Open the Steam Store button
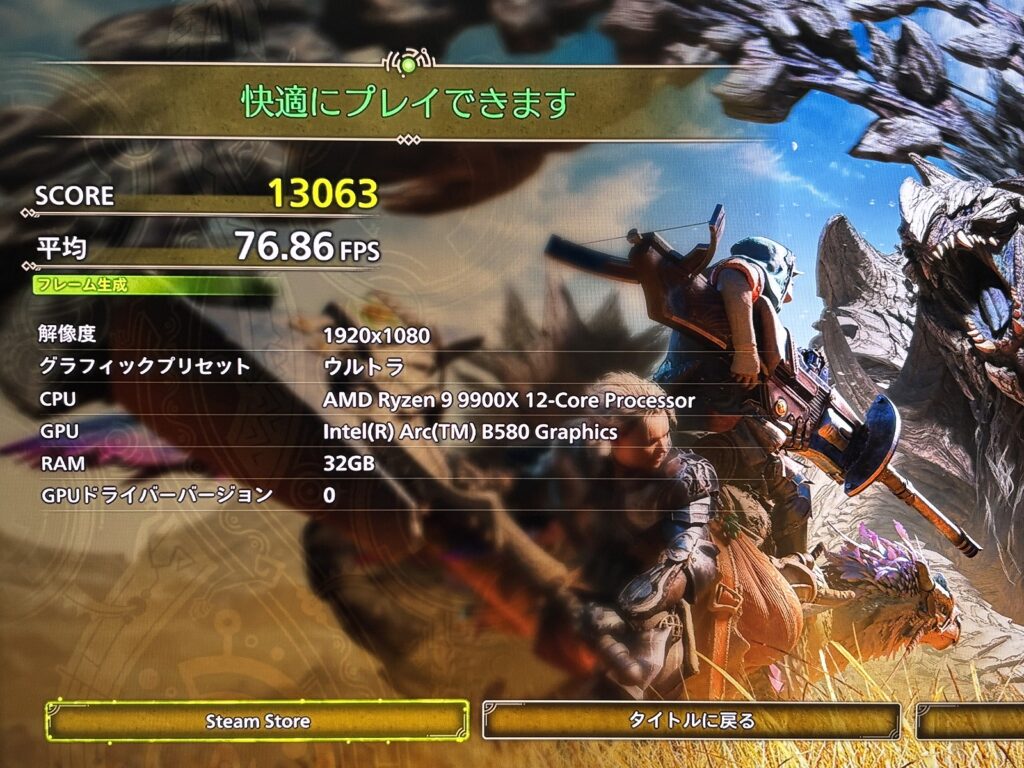Screen dimensions: 1024x768 pos(257,720)
